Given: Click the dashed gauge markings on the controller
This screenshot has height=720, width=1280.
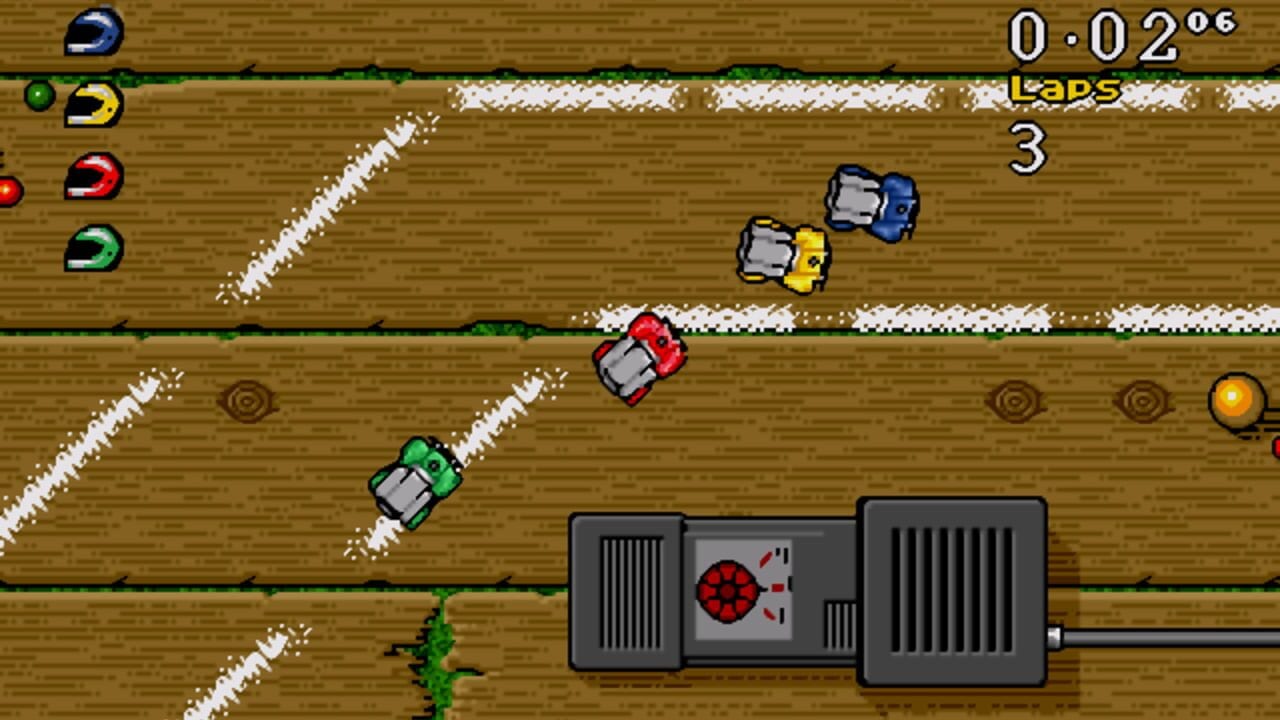Looking at the screenshot, I should tap(778, 585).
